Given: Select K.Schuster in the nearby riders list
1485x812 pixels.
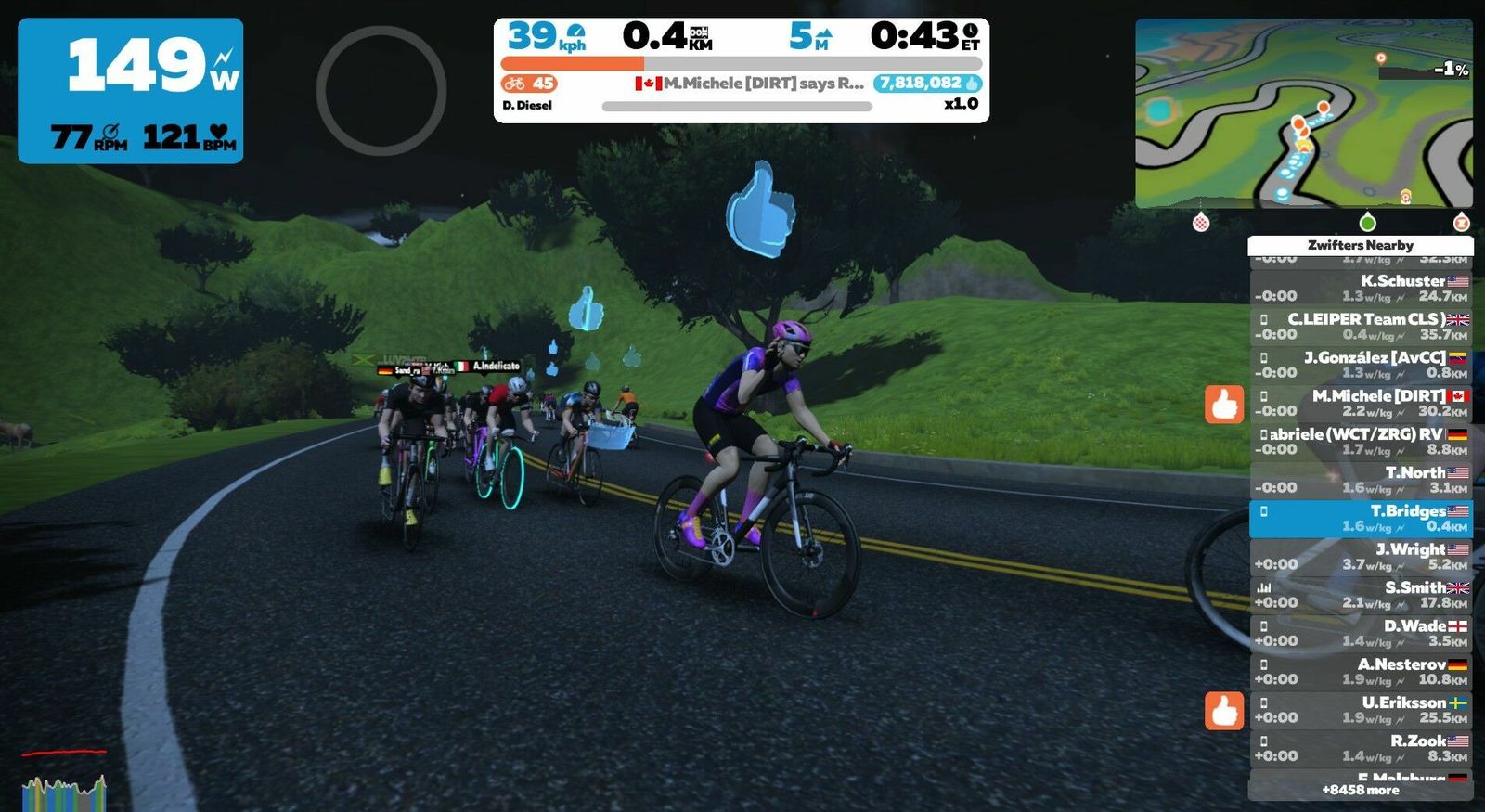Looking at the screenshot, I should [x=1361, y=288].
